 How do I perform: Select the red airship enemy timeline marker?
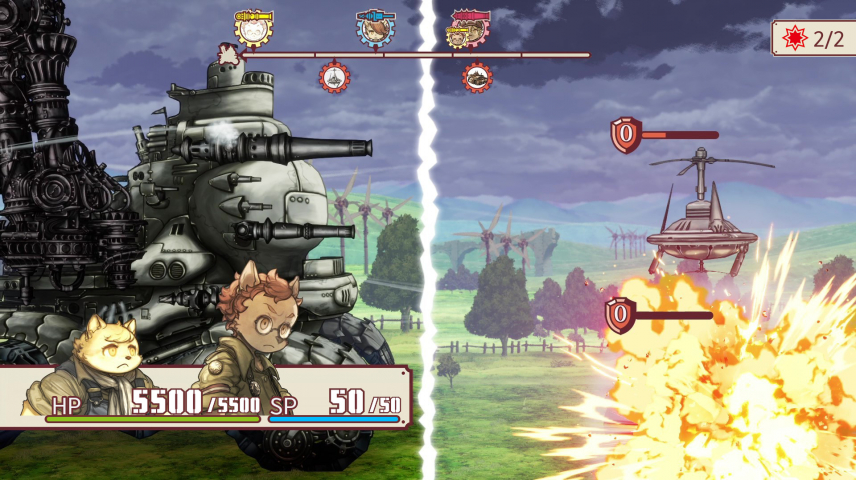[x=334, y=76]
